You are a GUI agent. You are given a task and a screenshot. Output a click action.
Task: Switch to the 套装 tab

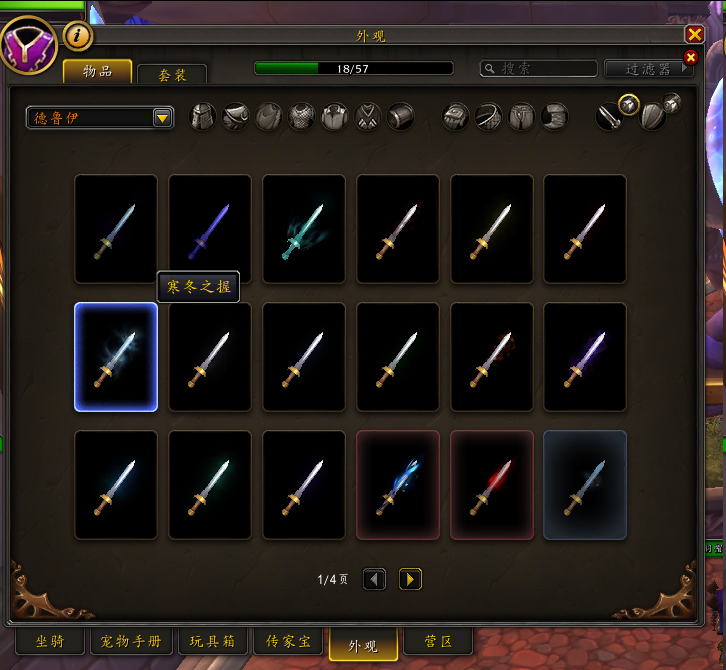172,75
